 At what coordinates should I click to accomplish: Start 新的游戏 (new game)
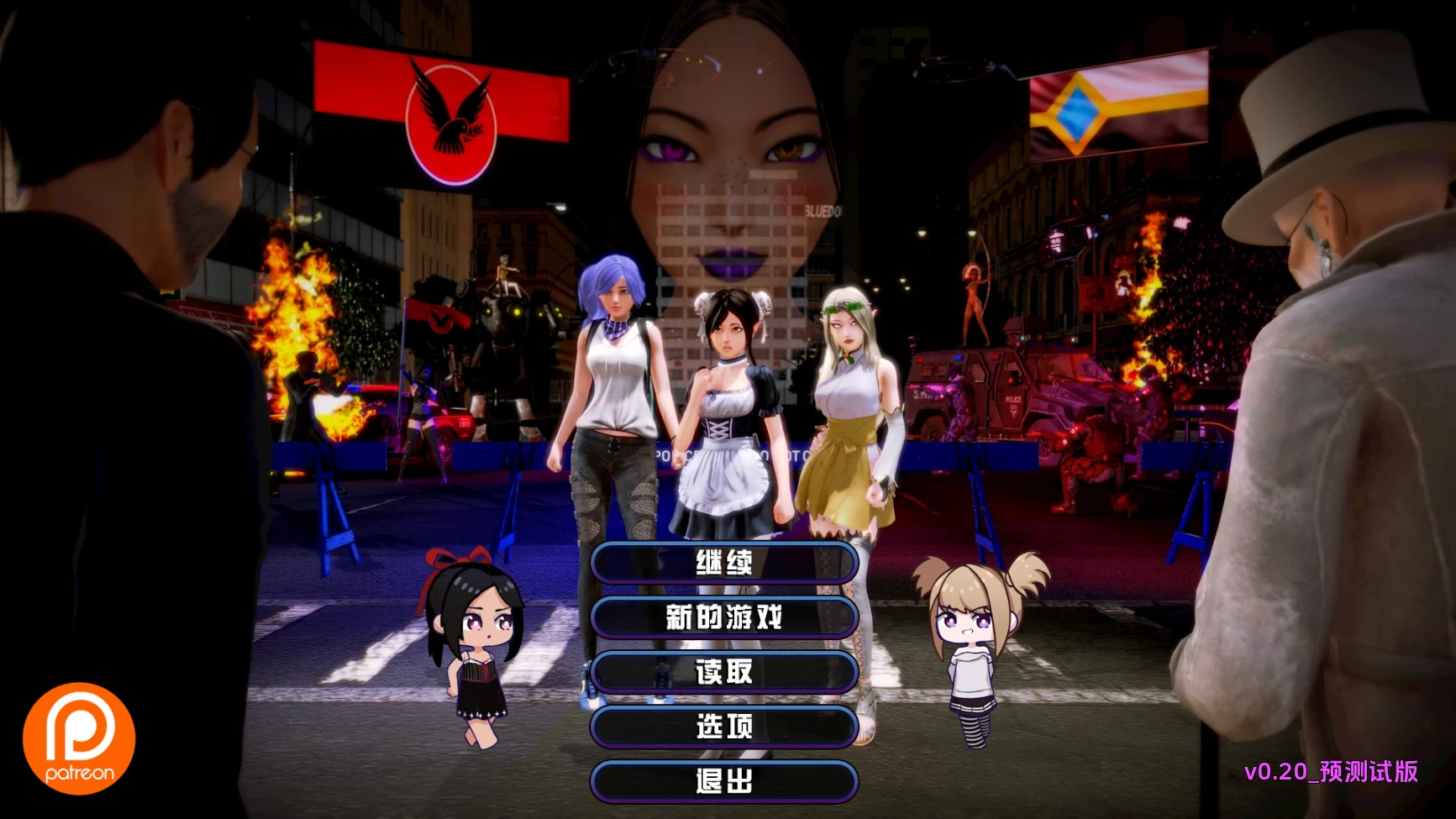coord(724,617)
